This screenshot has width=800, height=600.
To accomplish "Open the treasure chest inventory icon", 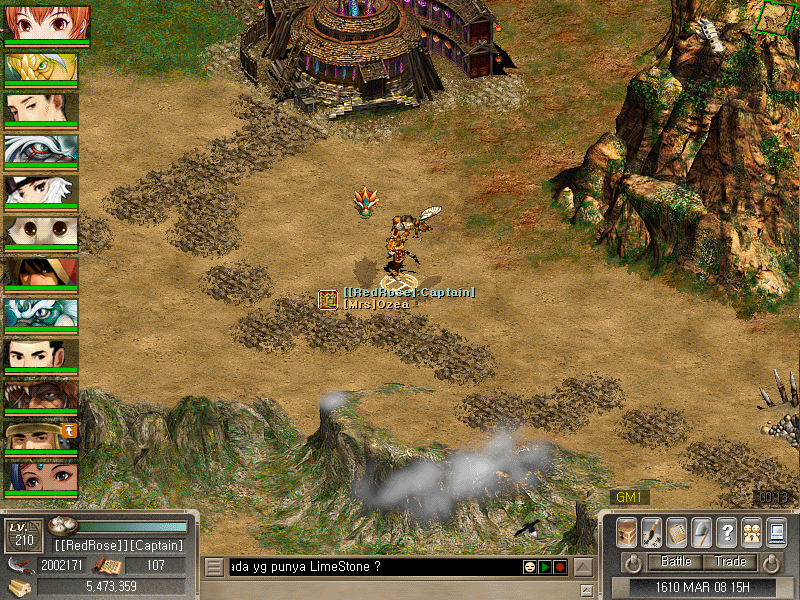I will tap(626, 531).
